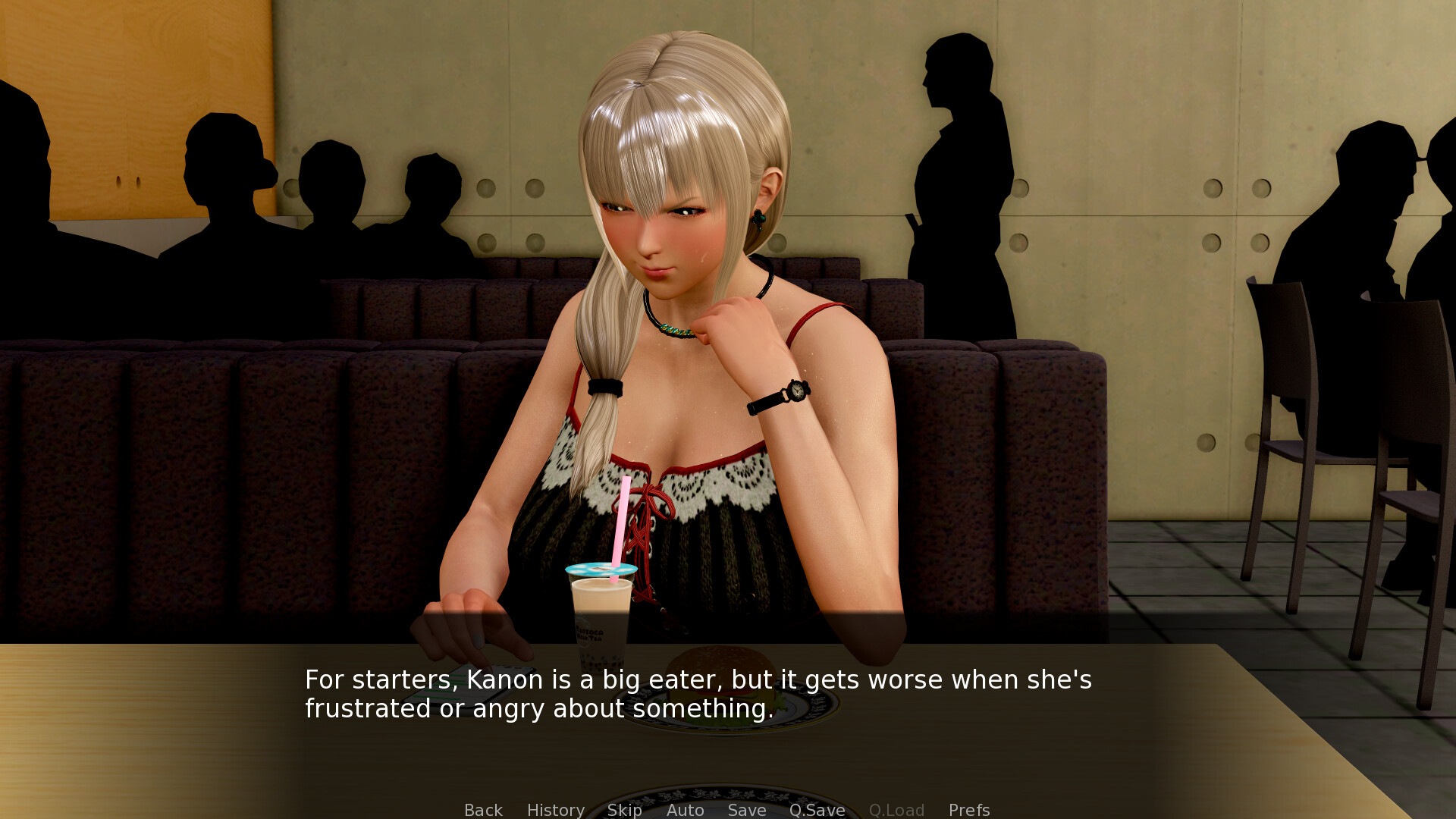Viewport: 1456px width, 819px height.
Task: Open the Prefs settings menu
Action: 968,810
